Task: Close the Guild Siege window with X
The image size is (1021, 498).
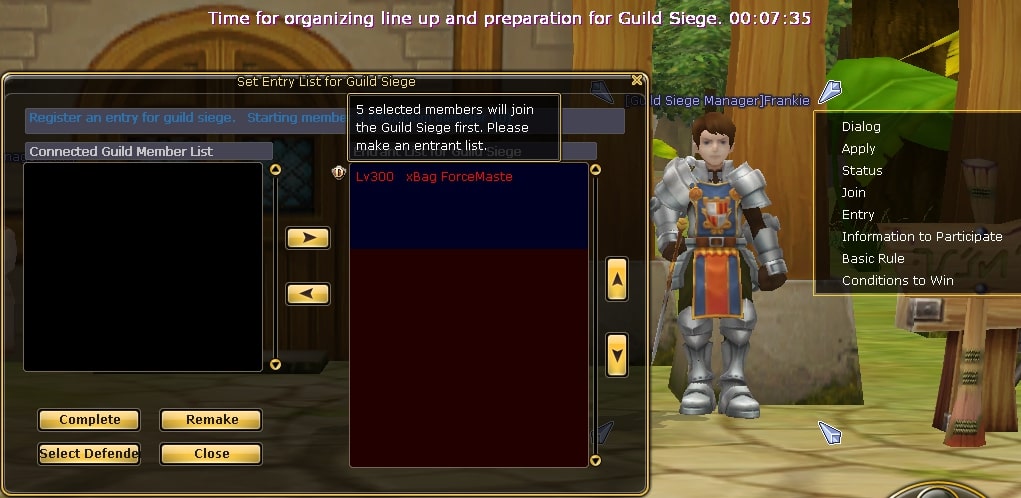Action: (637, 80)
